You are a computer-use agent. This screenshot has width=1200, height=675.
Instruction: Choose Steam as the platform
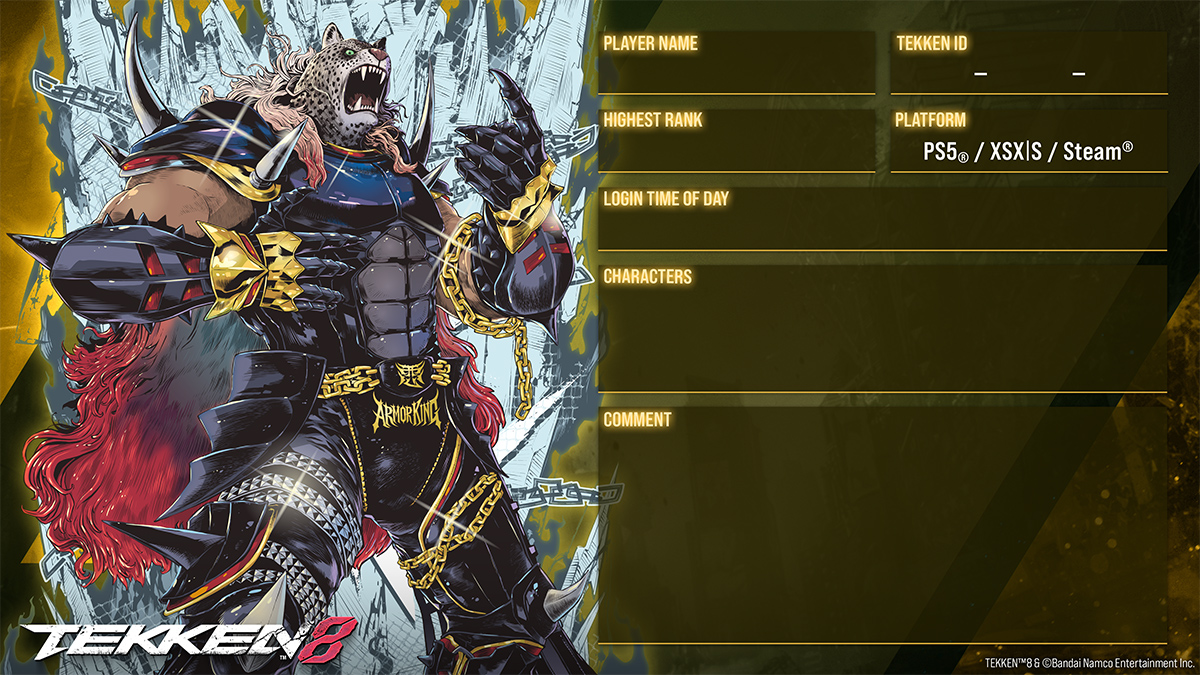[x=1097, y=153]
